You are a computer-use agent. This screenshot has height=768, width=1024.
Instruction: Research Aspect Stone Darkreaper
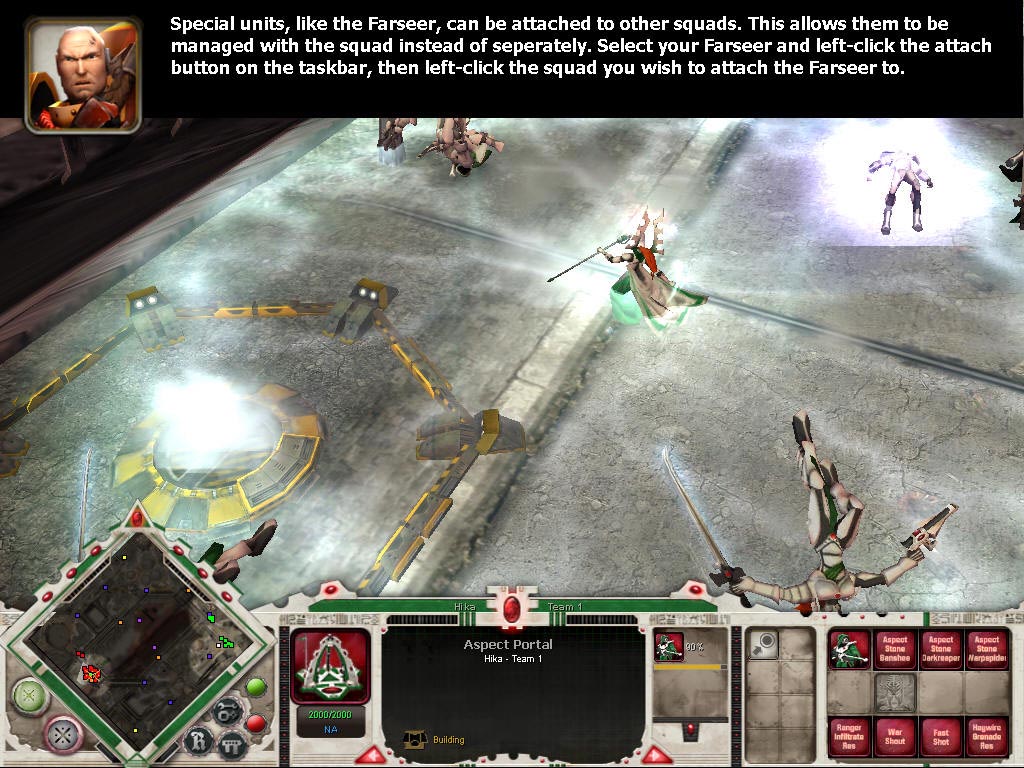[x=940, y=650]
